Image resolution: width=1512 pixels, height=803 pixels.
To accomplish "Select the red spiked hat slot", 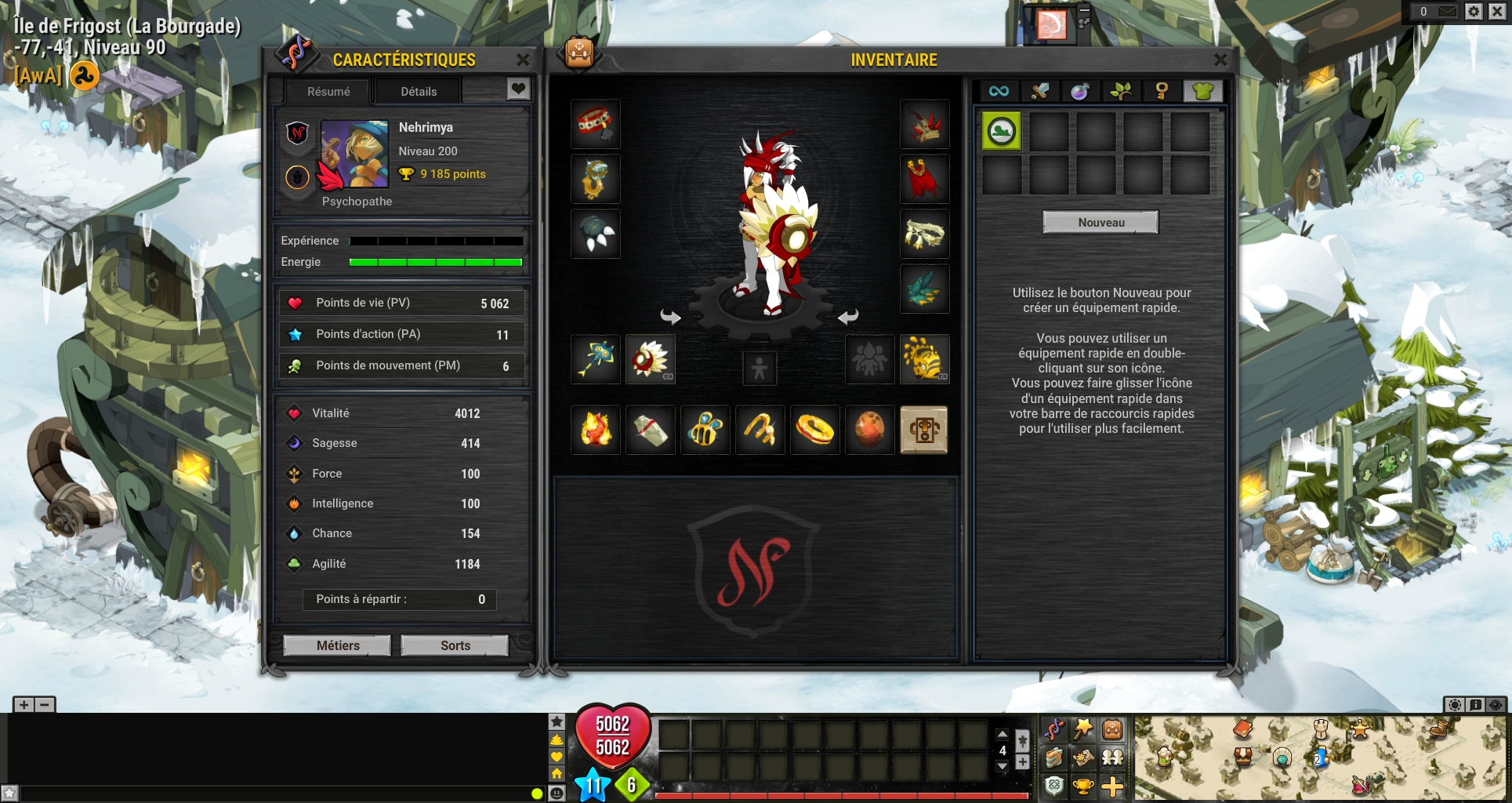I will [x=925, y=125].
